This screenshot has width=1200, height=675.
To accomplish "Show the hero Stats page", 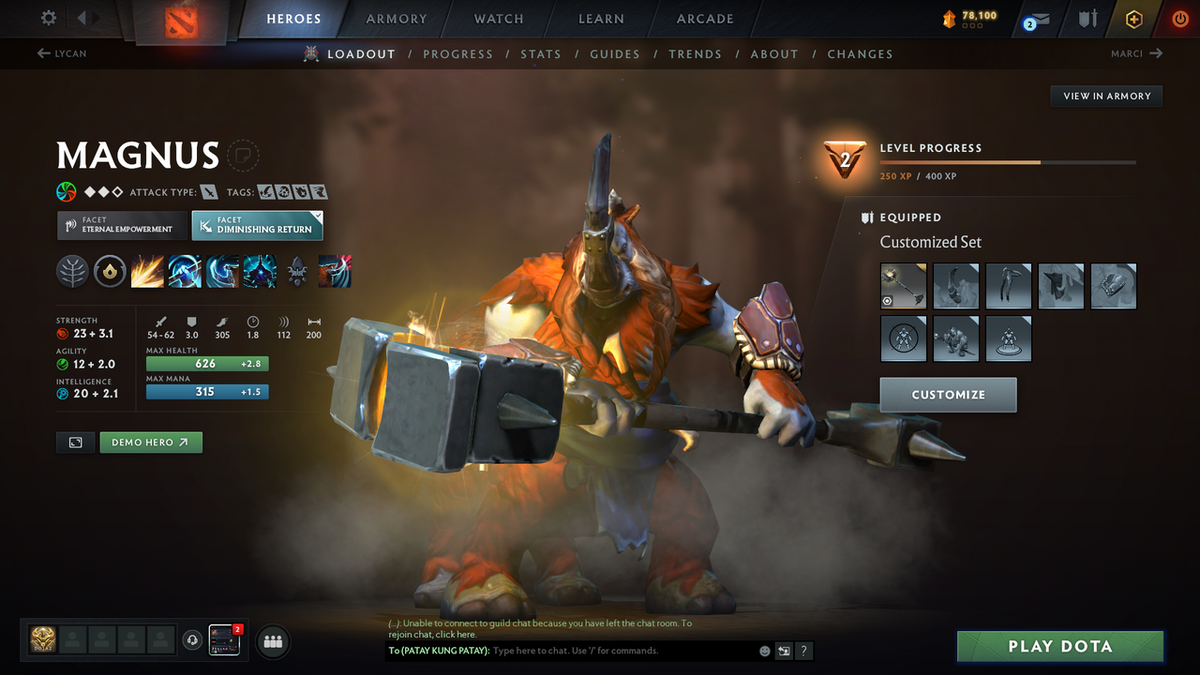I will (x=540, y=54).
